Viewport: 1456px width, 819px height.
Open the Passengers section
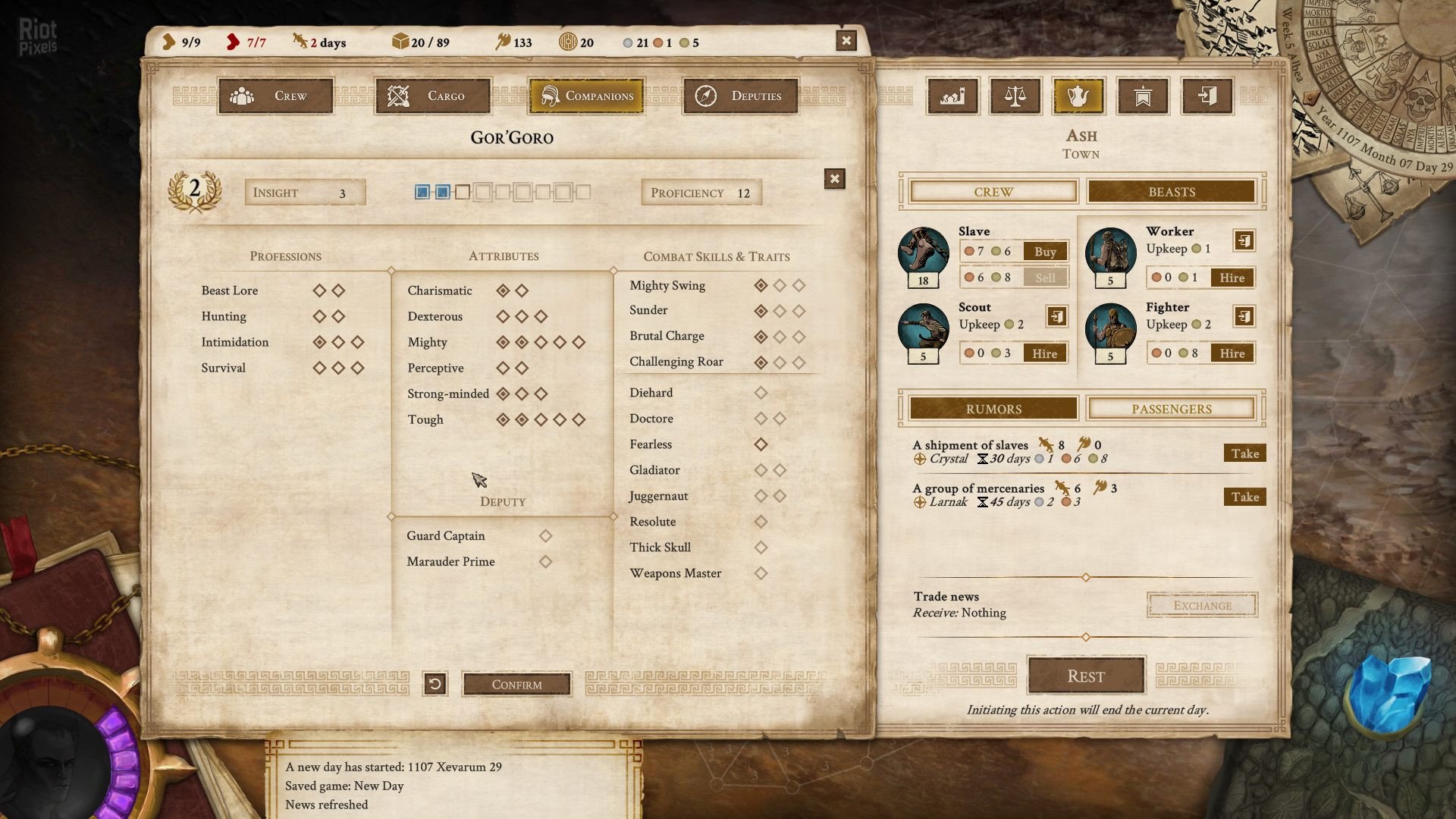pyautogui.click(x=1172, y=408)
